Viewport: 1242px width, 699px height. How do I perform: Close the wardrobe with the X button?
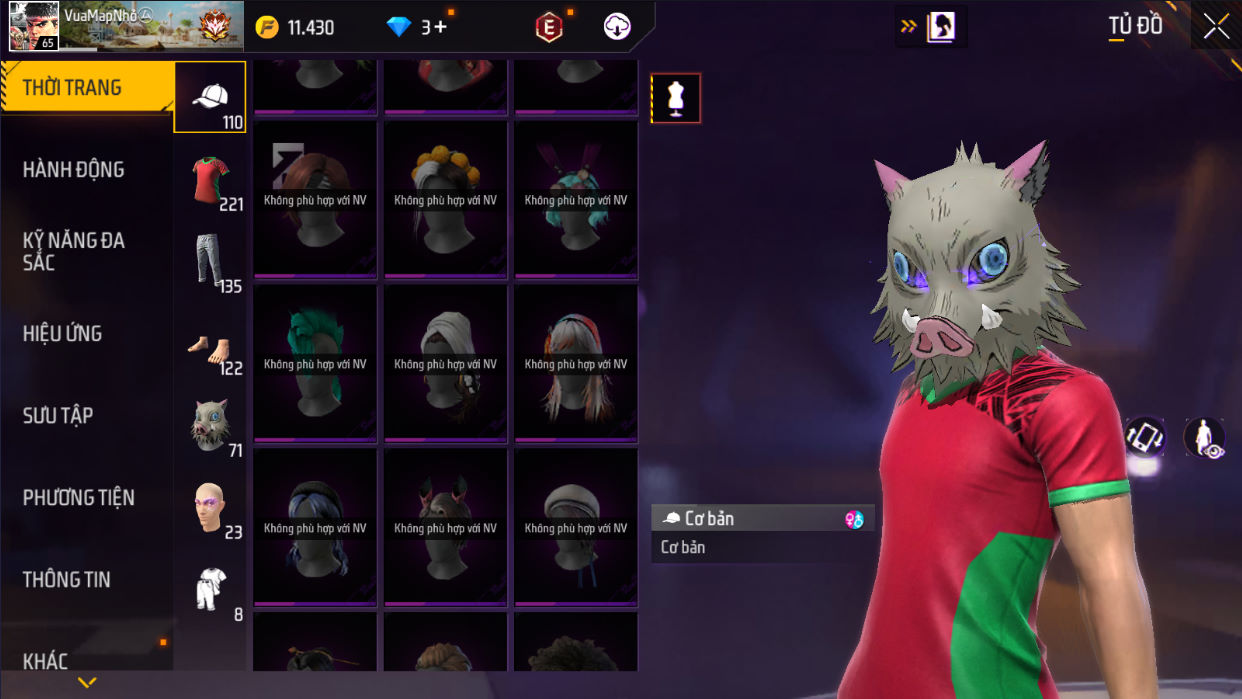1216,27
